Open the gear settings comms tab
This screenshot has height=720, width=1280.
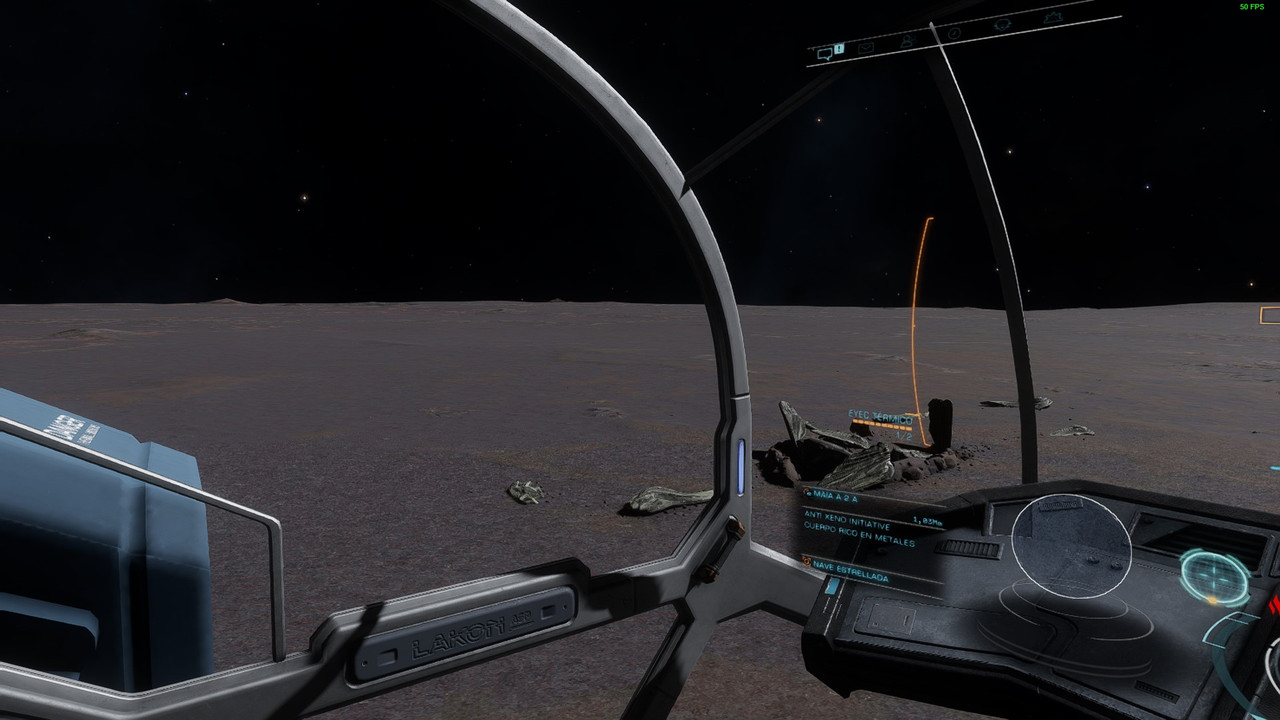pyautogui.click(x=1052, y=18)
